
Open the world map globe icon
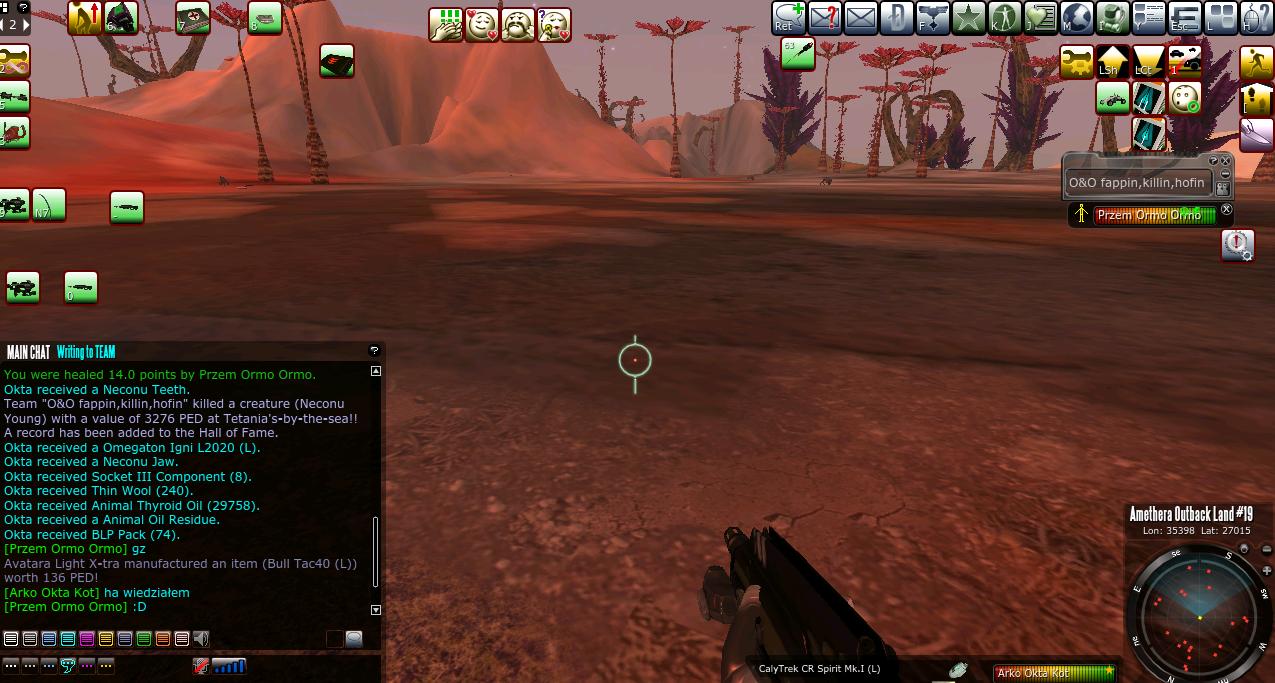coord(1077,17)
